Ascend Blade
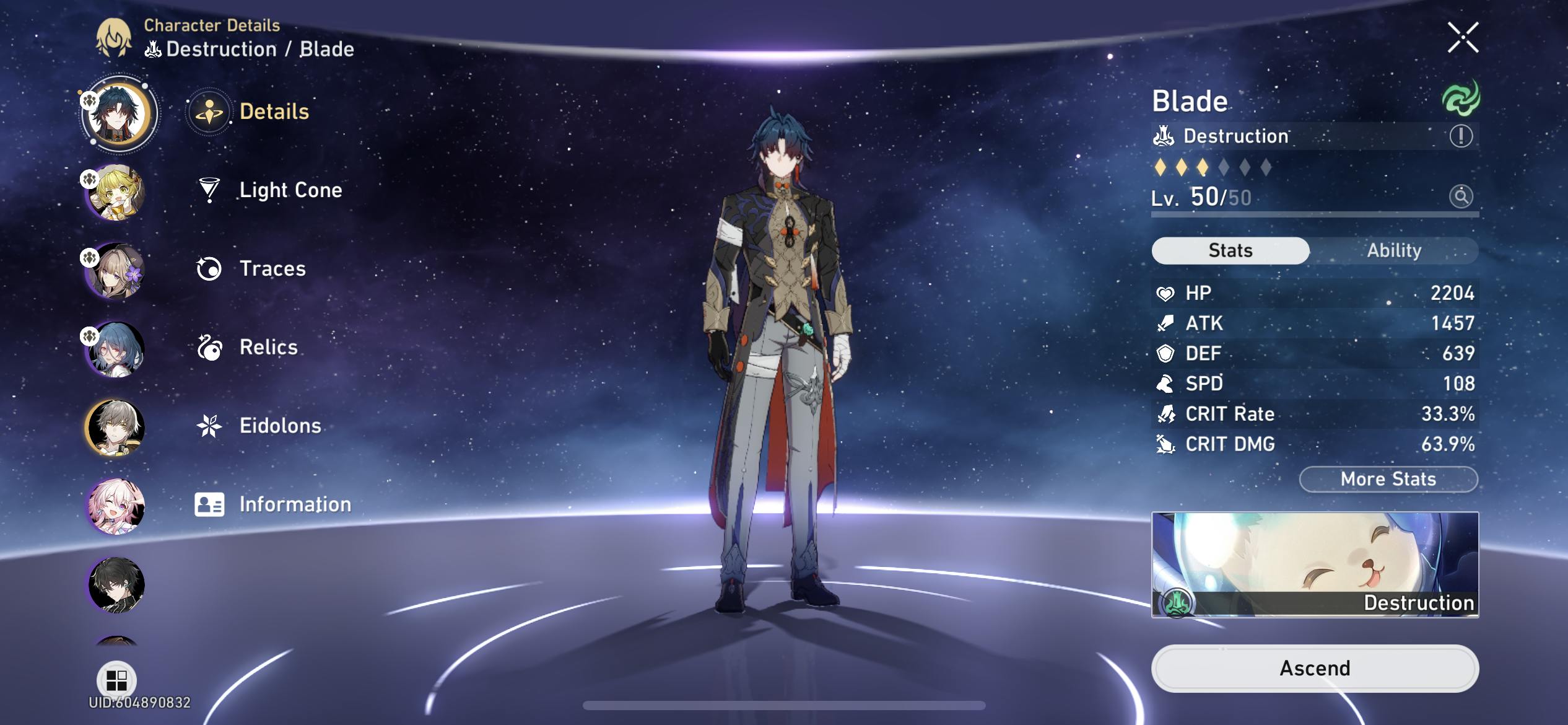Screen dimensions: 1568x725 click(1315, 668)
